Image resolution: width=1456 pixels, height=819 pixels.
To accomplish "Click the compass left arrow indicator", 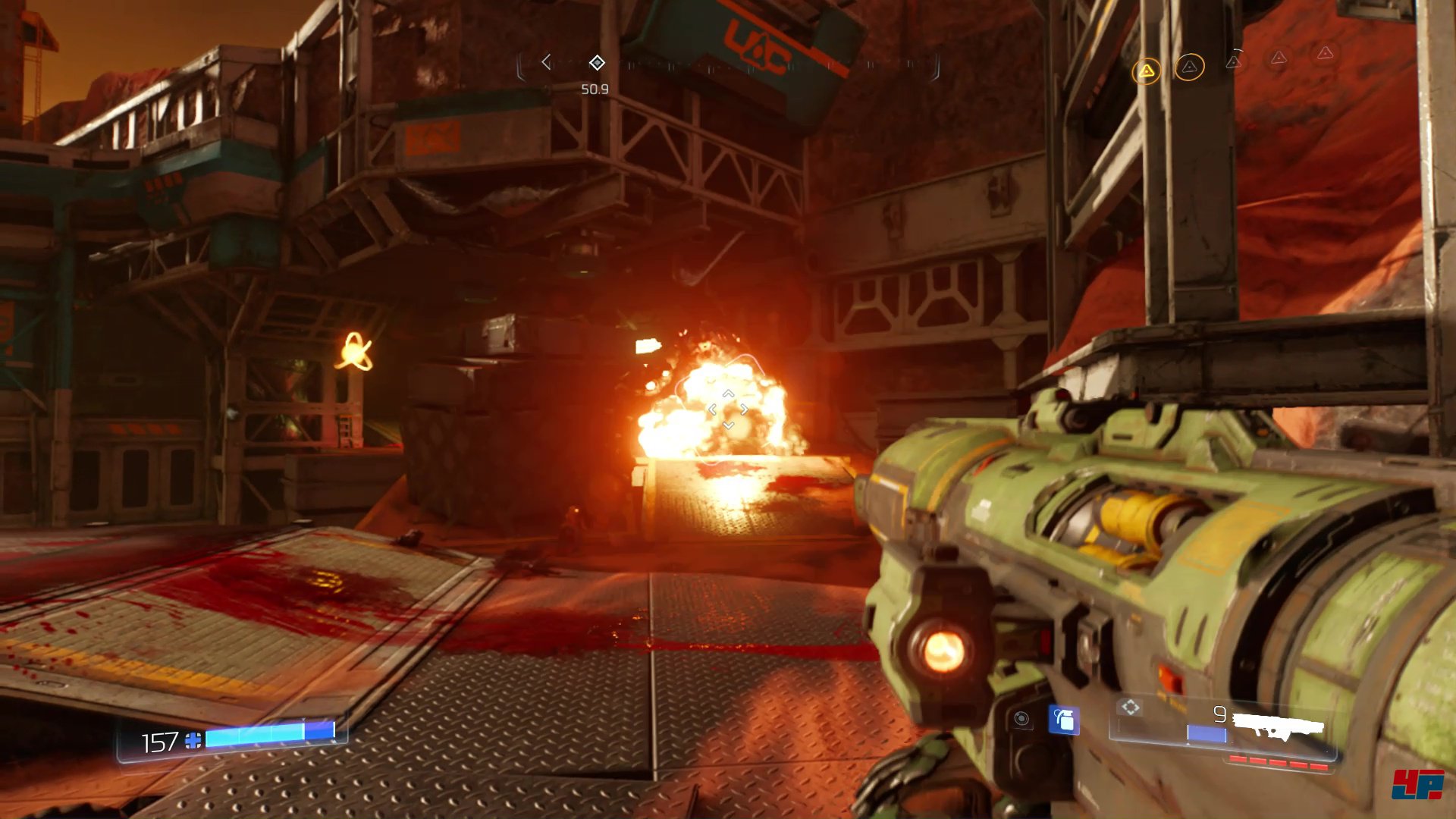I will click(546, 62).
